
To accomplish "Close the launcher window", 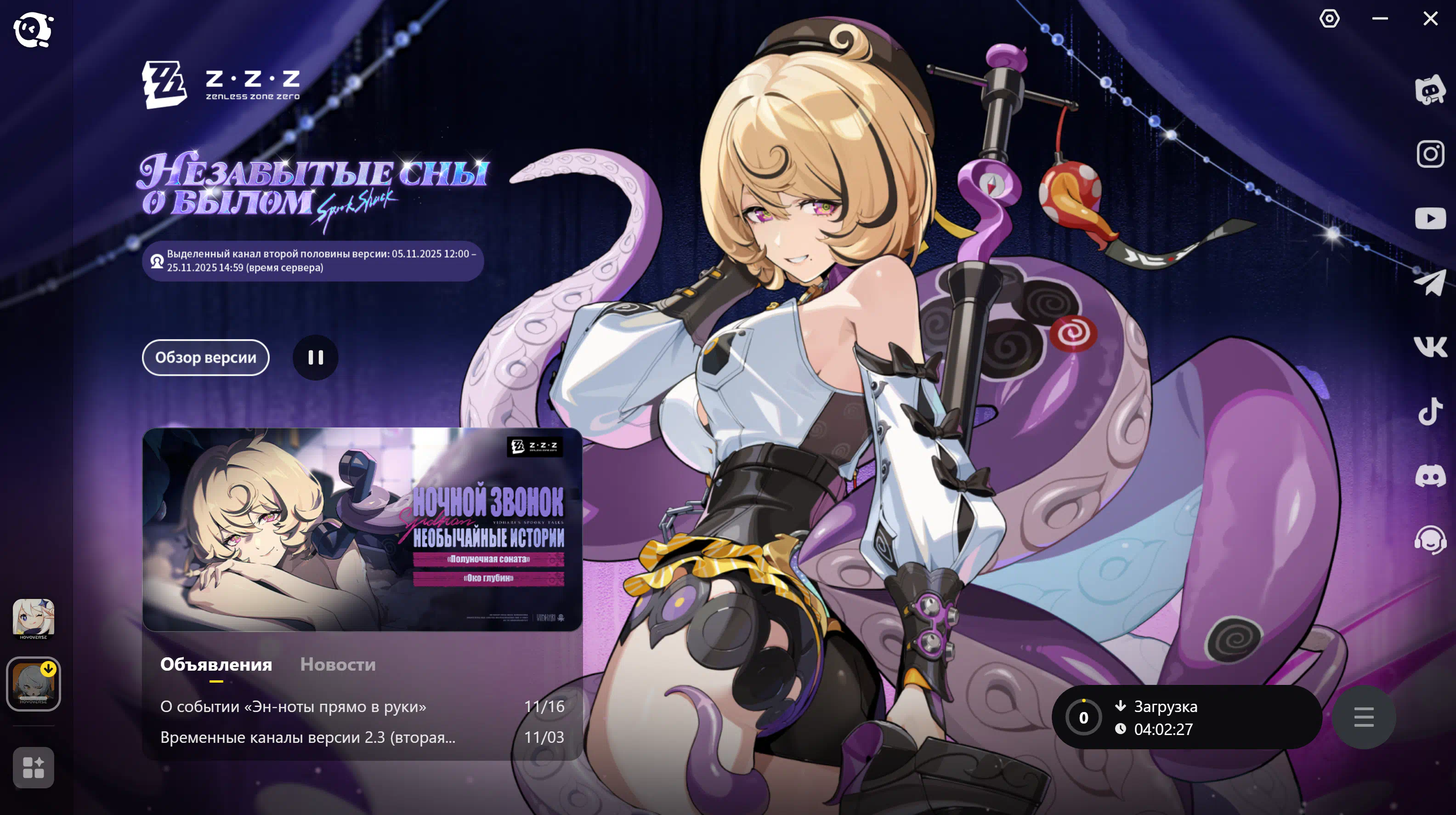I will click(x=1430, y=19).
